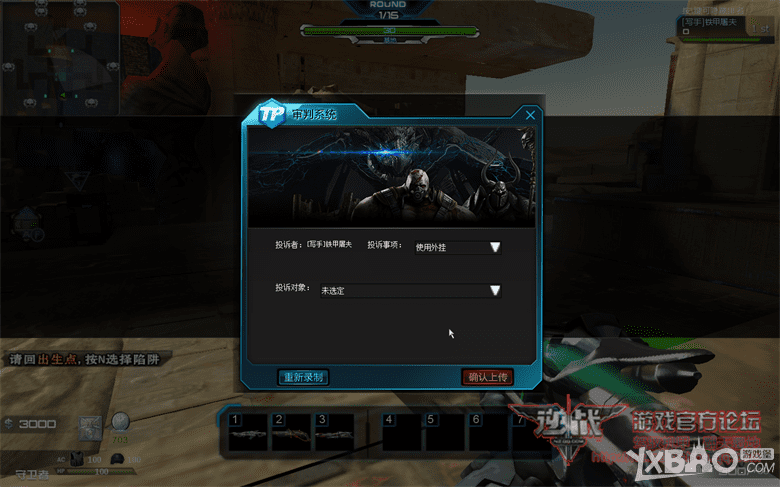780x487 pixels.
Task: Select weapon slot 2 in the hotbar
Action: click(290, 433)
